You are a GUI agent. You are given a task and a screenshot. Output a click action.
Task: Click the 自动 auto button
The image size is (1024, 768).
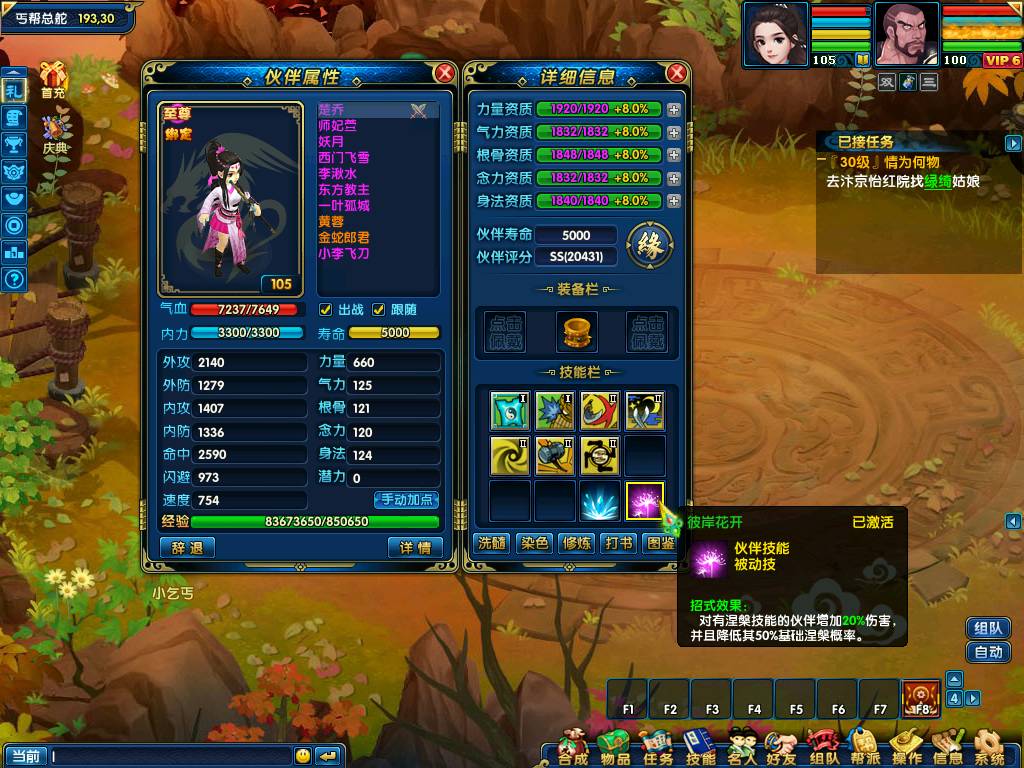pos(988,653)
